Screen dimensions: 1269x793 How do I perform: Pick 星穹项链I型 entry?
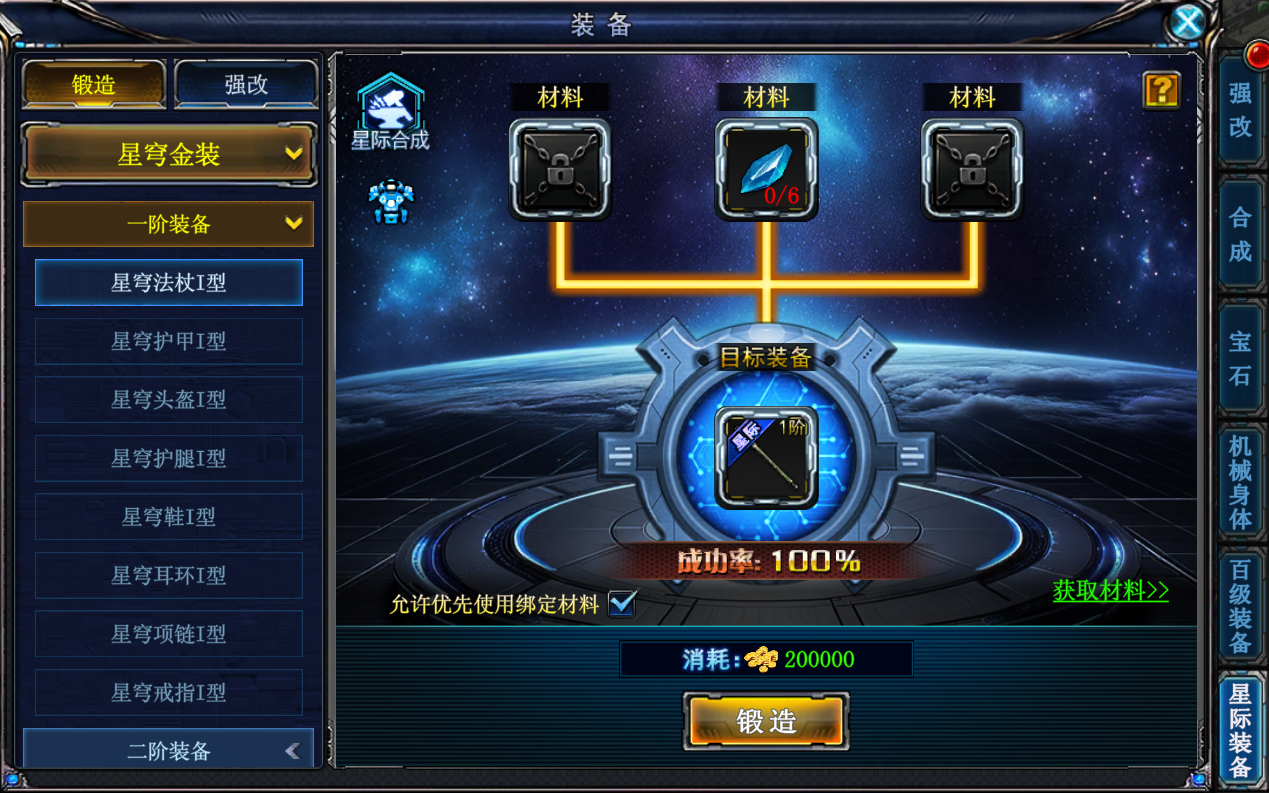(168, 634)
